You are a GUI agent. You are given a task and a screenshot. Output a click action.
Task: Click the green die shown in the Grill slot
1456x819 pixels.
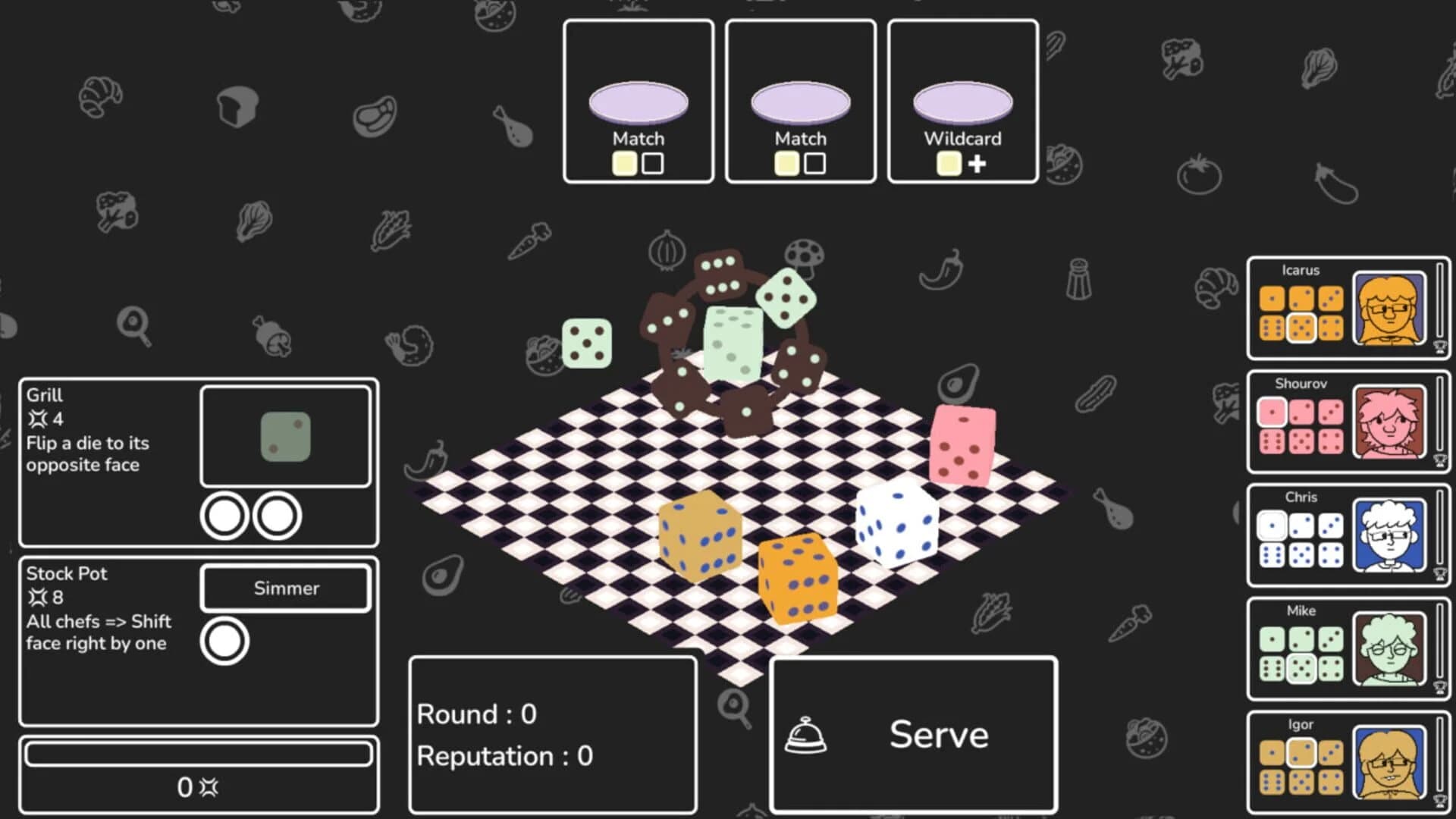285,435
